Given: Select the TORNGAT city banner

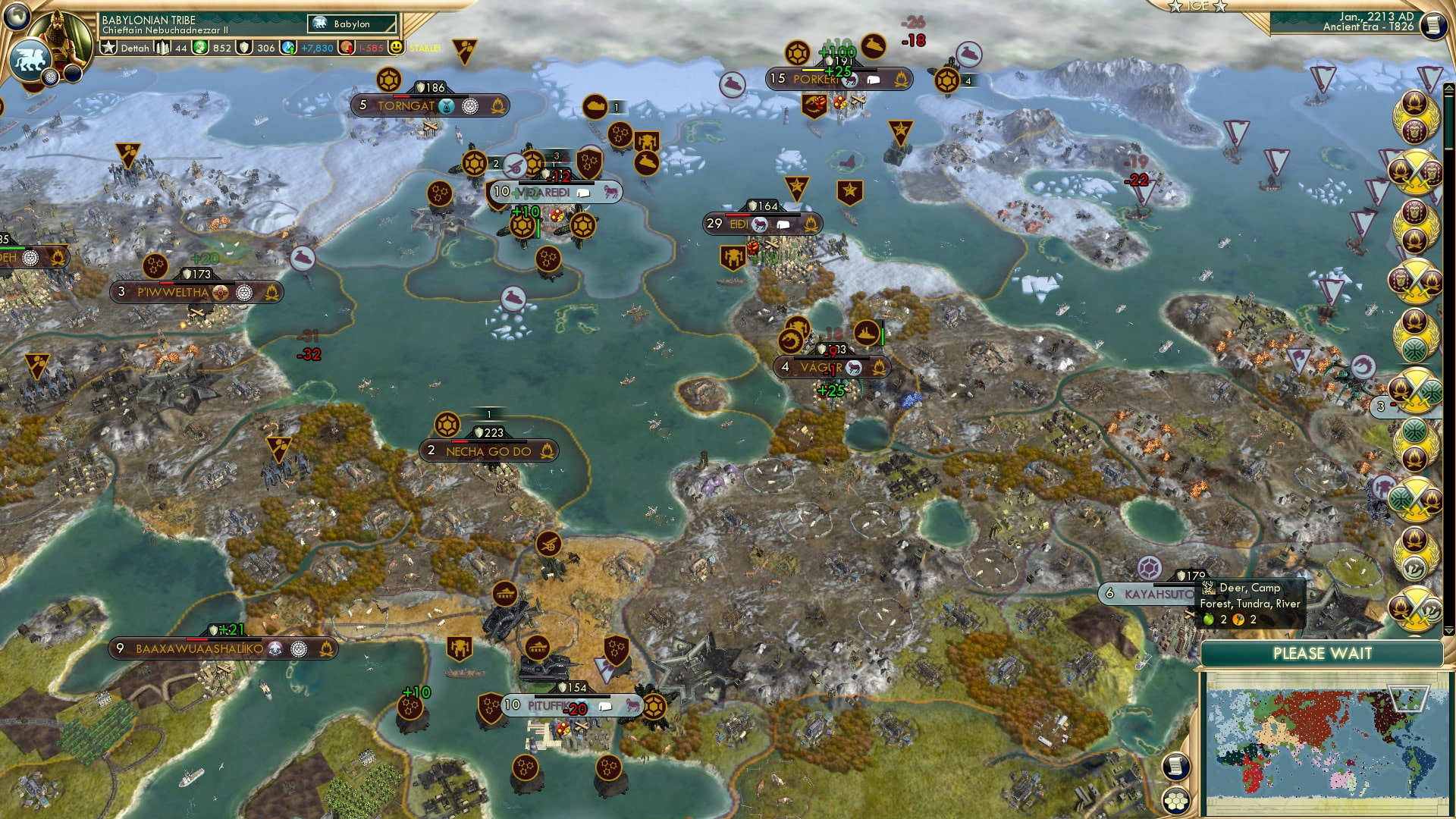Looking at the screenshot, I should point(406,106).
